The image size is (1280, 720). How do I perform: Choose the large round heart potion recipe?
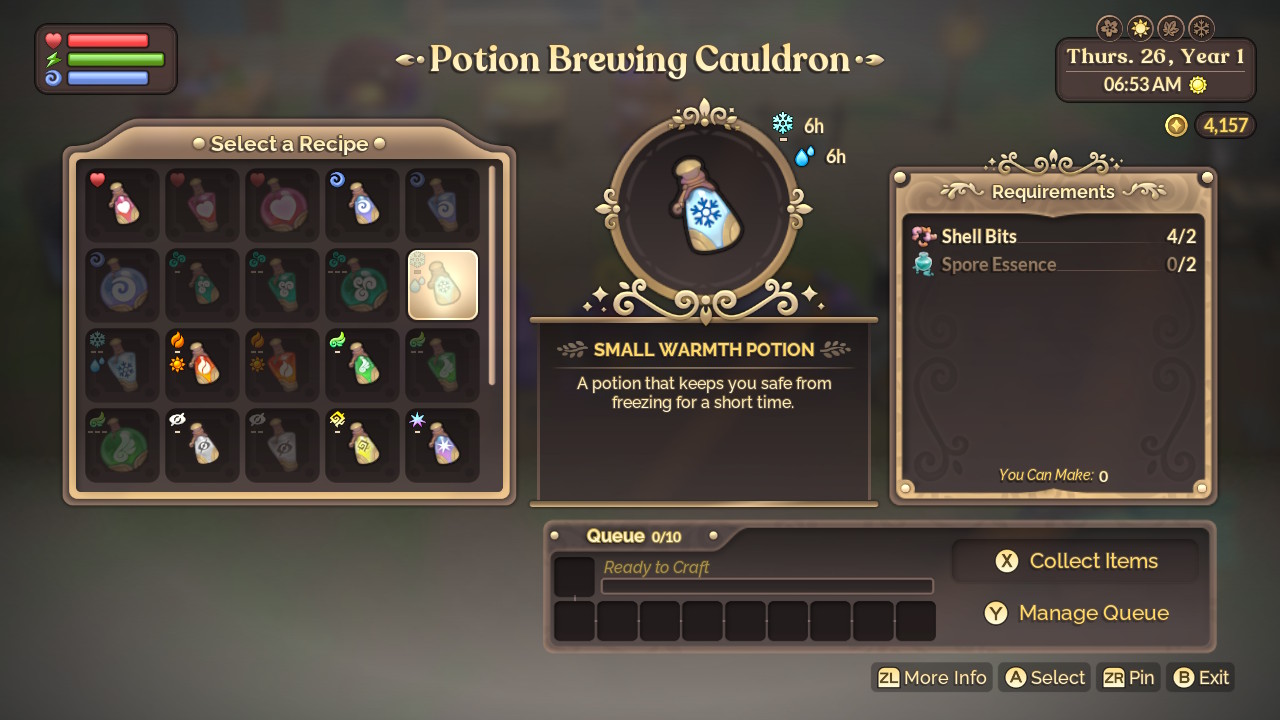tap(282, 205)
